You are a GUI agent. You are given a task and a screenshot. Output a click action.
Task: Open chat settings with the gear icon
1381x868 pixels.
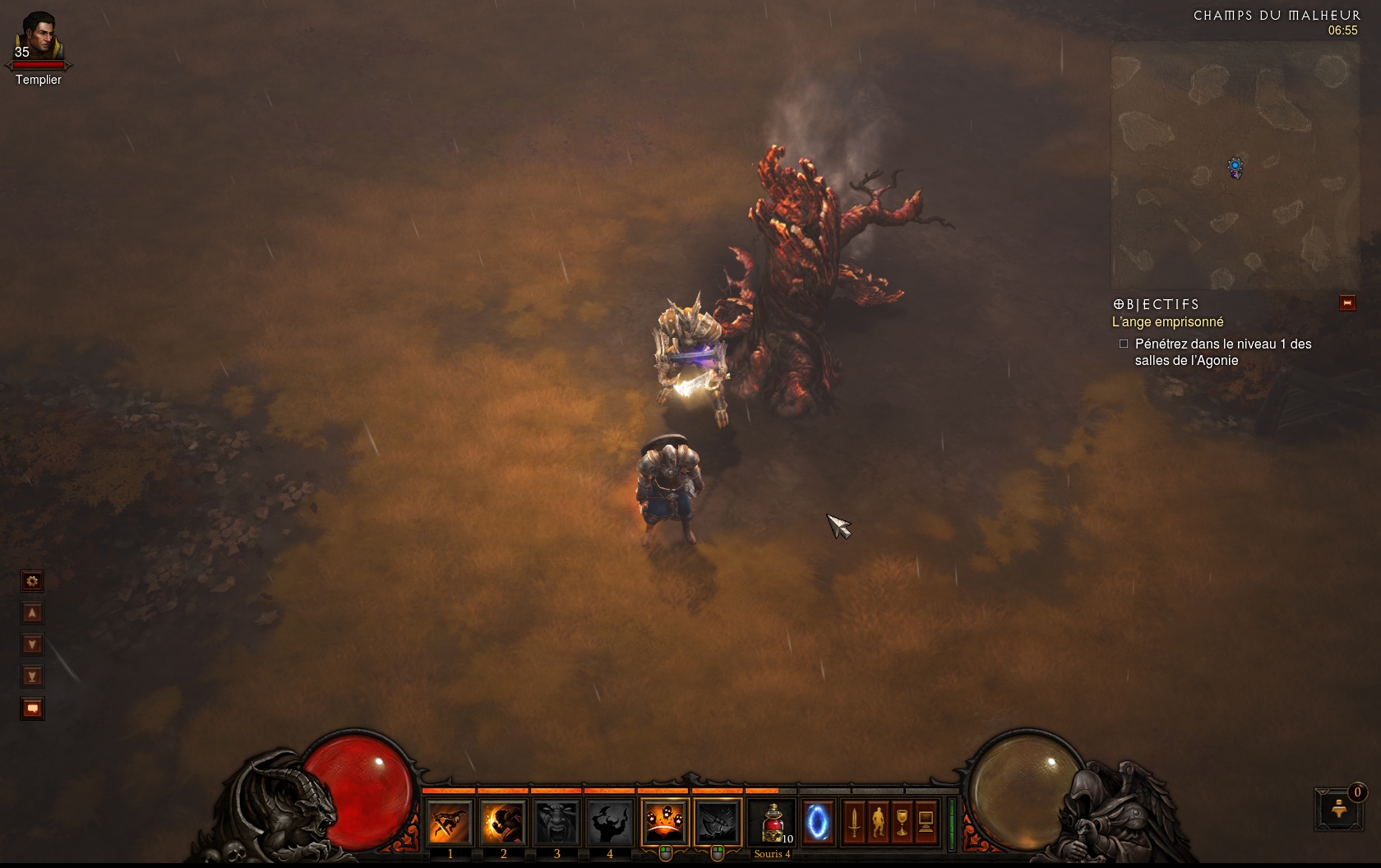click(32, 581)
